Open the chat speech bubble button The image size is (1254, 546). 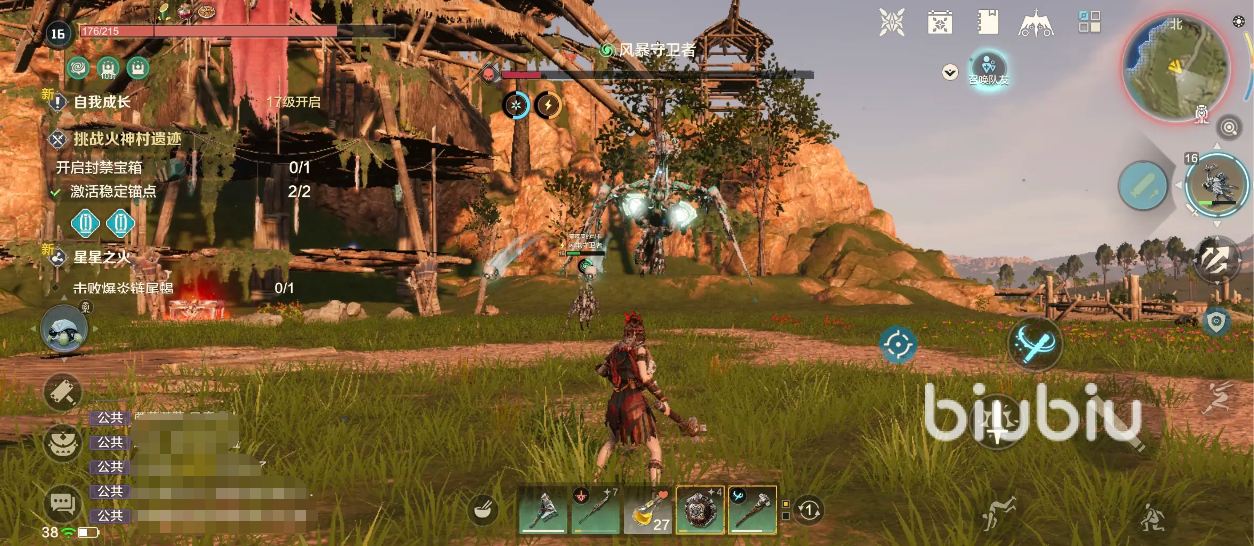pyautogui.click(x=62, y=502)
